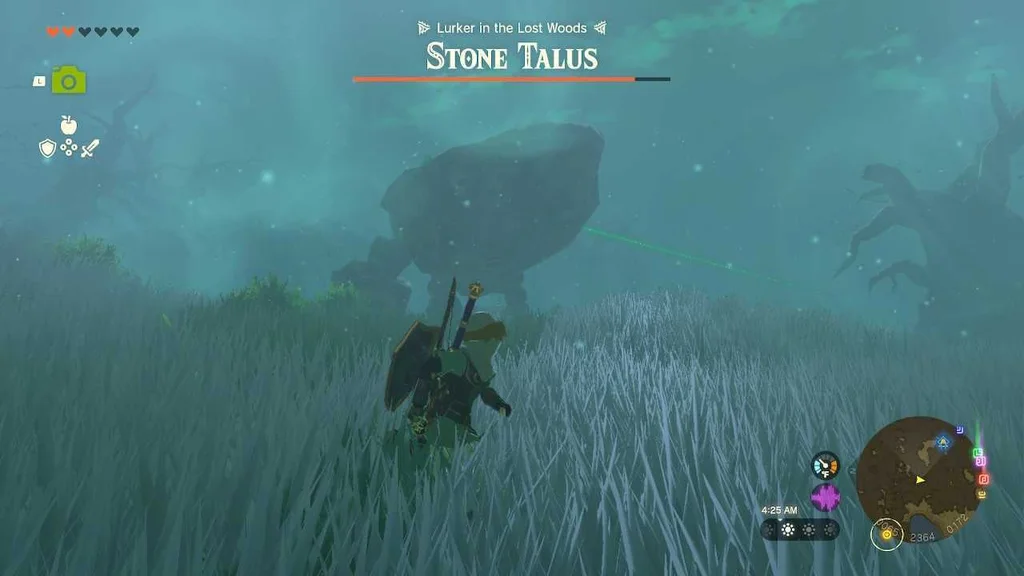
Task: Click the red map pin on minimap edge
Action: pos(983,478)
